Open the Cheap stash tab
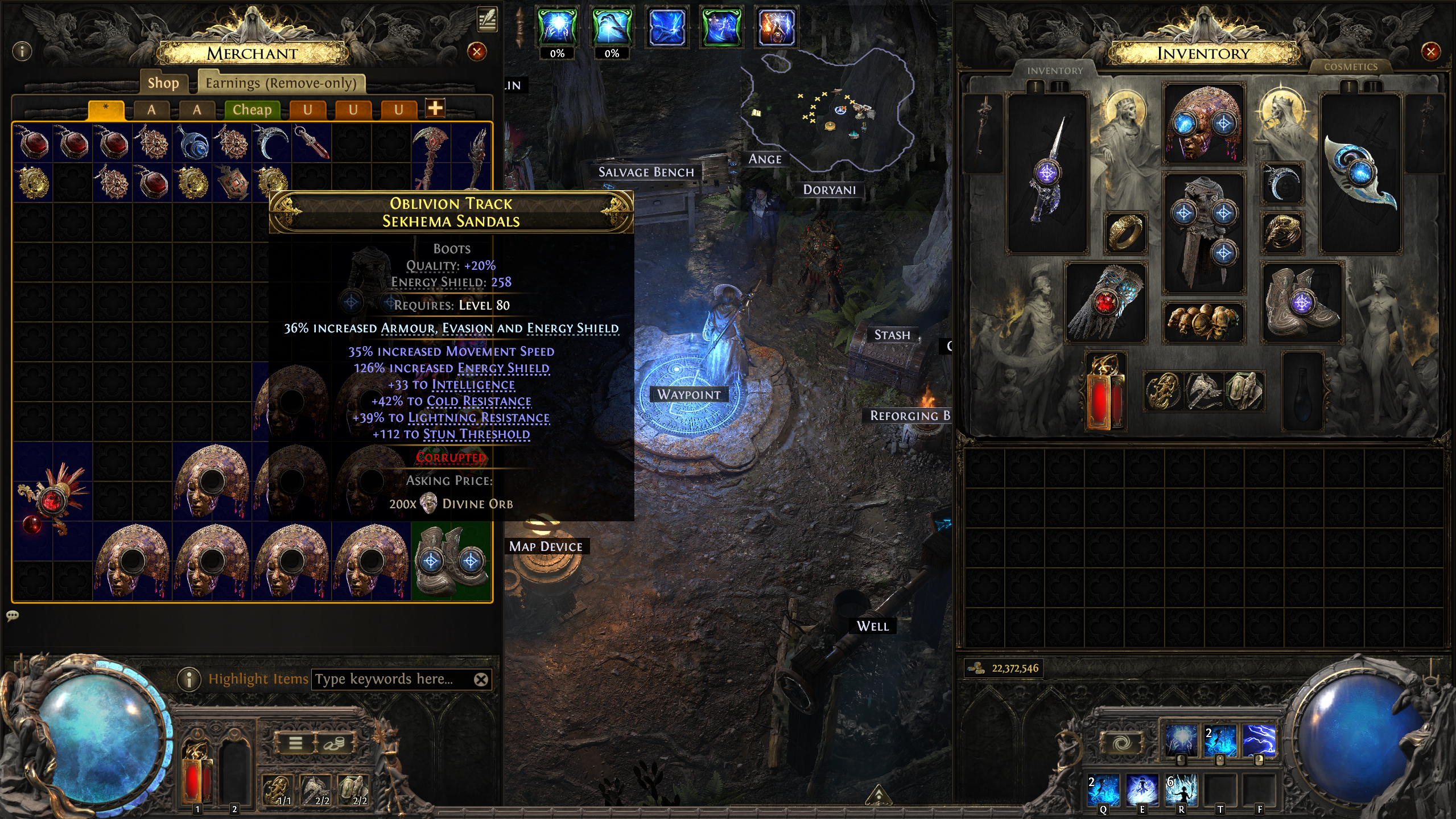1456x819 pixels. (x=252, y=109)
